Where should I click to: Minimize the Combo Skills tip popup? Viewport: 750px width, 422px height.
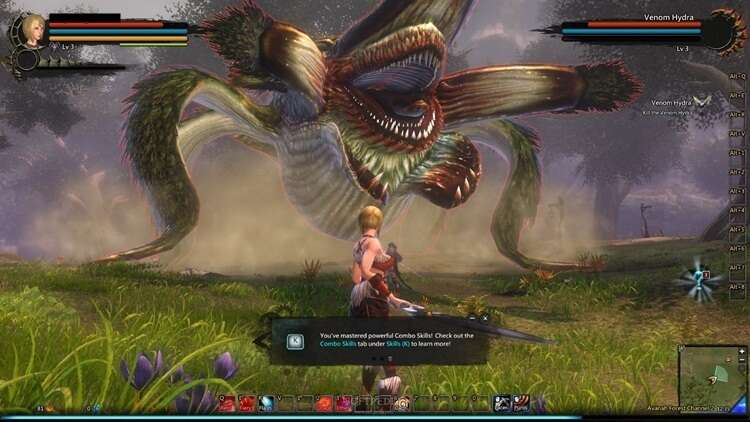(472, 318)
